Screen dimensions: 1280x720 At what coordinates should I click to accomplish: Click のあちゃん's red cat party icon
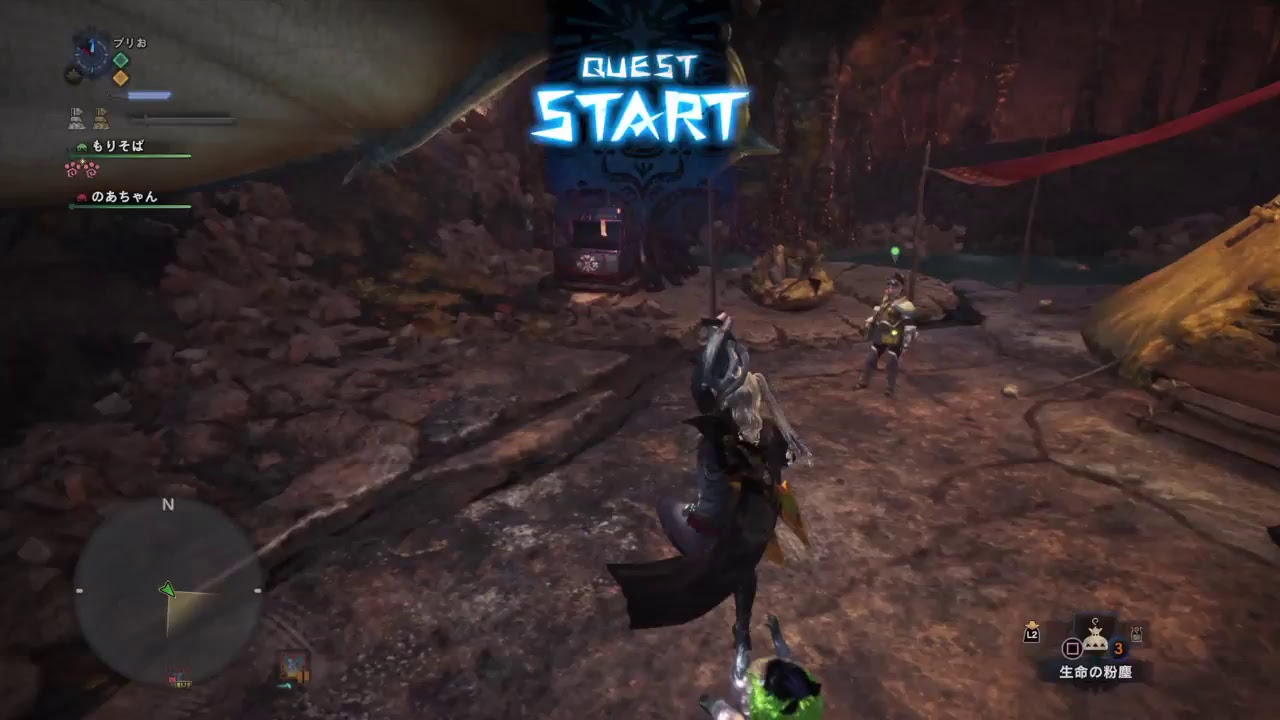pos(80,198)
